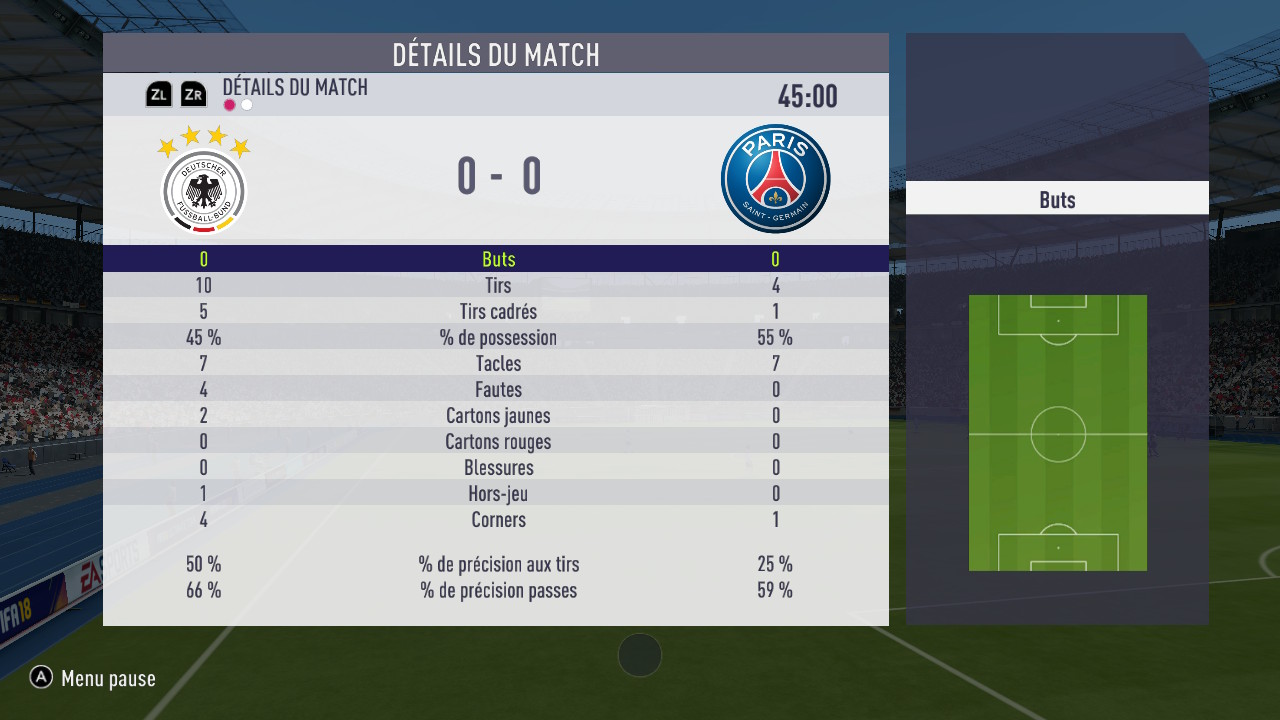The image size is (1280, 720).
Task: Choose the Hors-jeu row
Action: coord(497,494)
